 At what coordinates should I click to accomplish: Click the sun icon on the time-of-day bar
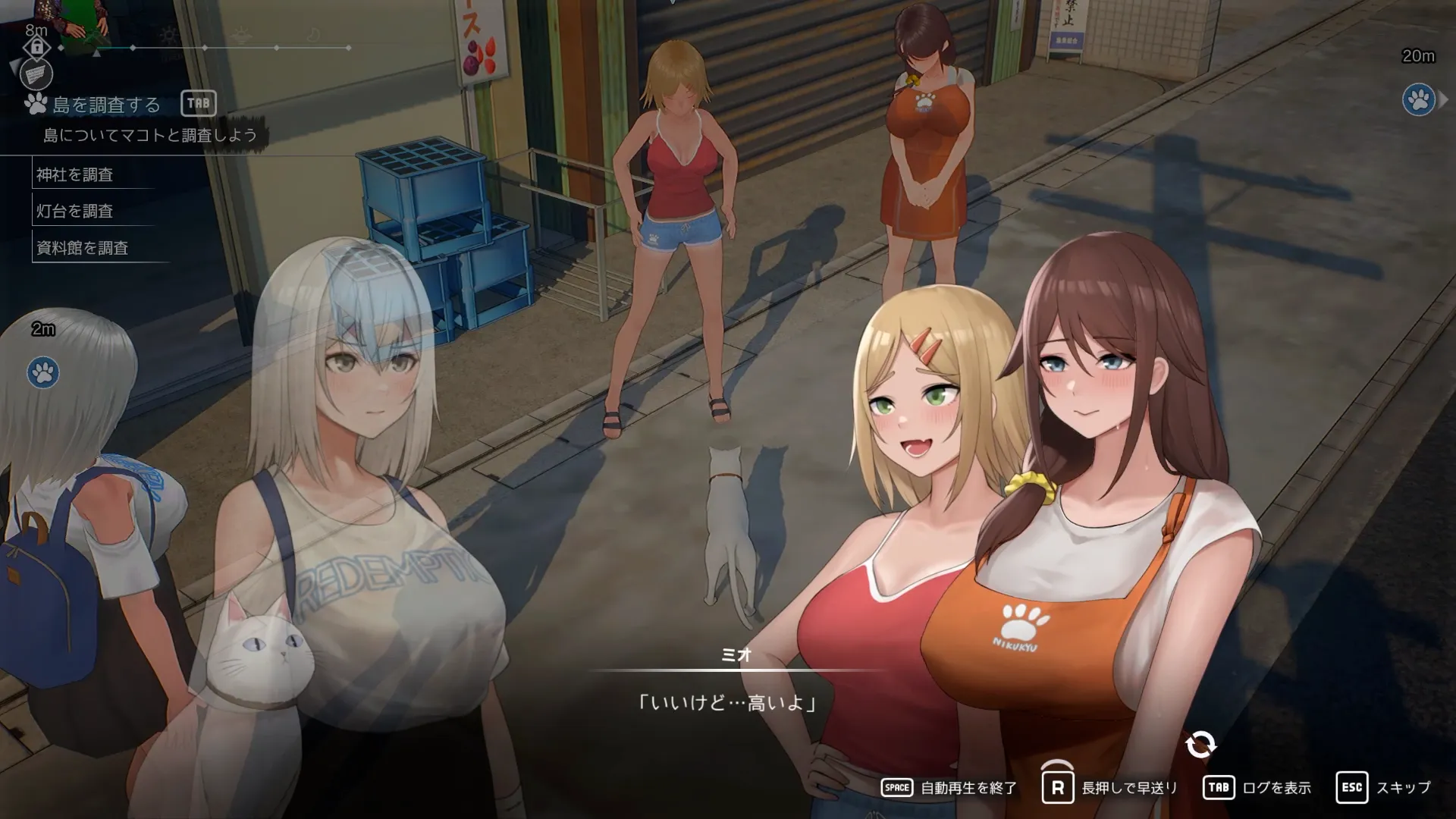click(170, 36)
